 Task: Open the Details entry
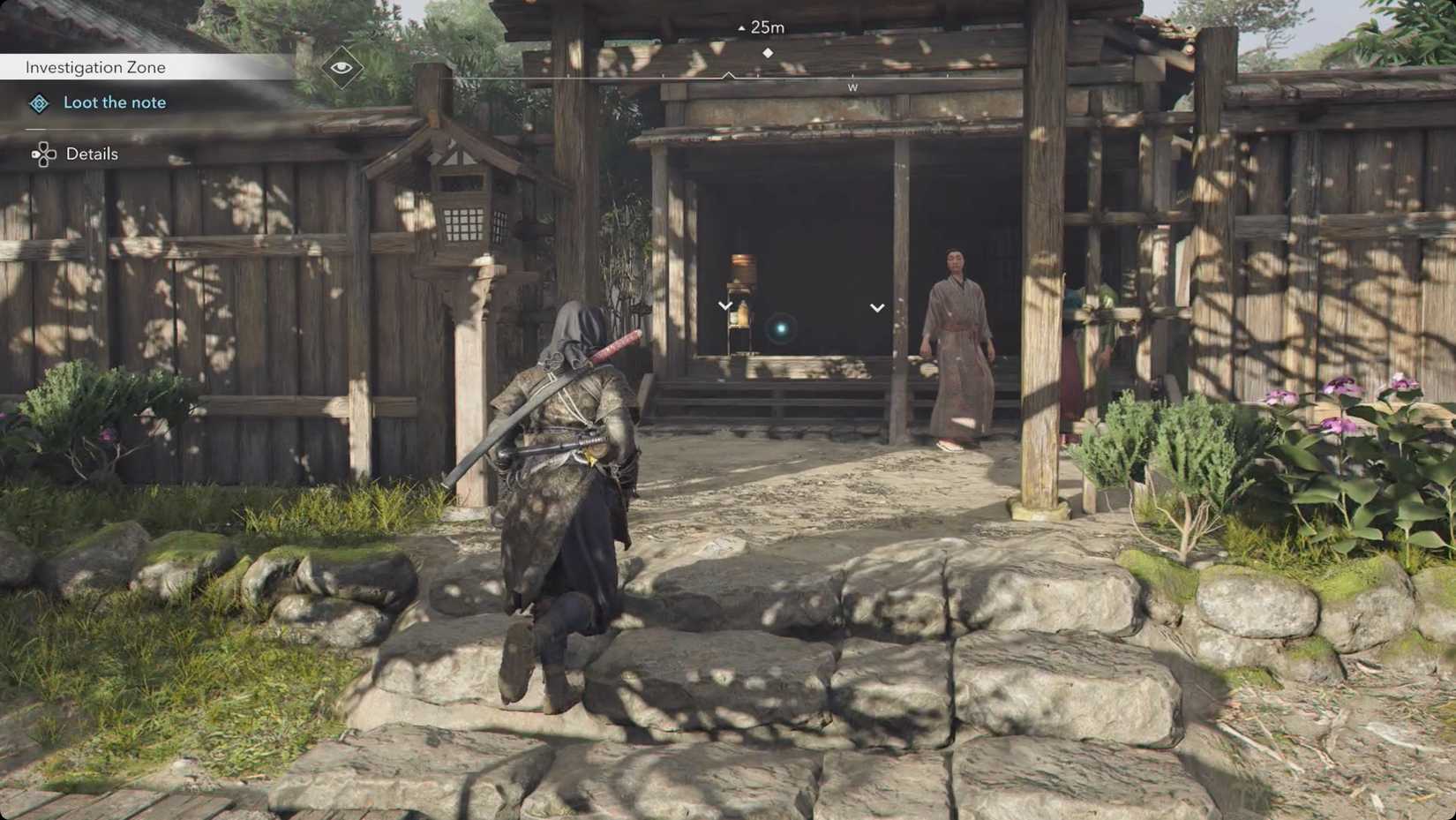coord(91,154)
